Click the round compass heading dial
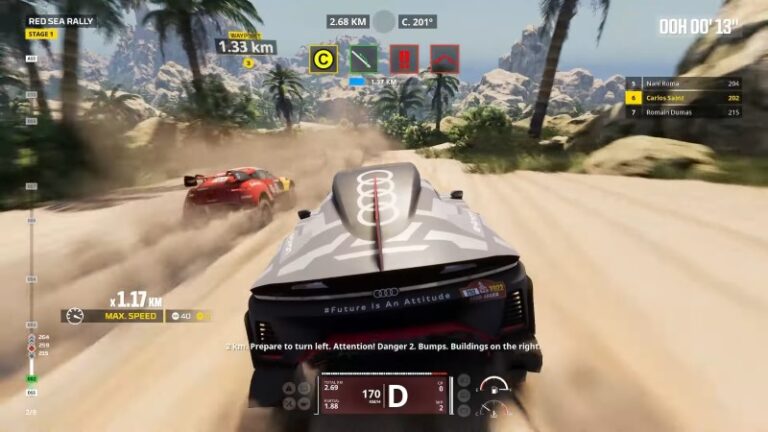The height and width of the screenshot is (432, 768). point(384,21)
